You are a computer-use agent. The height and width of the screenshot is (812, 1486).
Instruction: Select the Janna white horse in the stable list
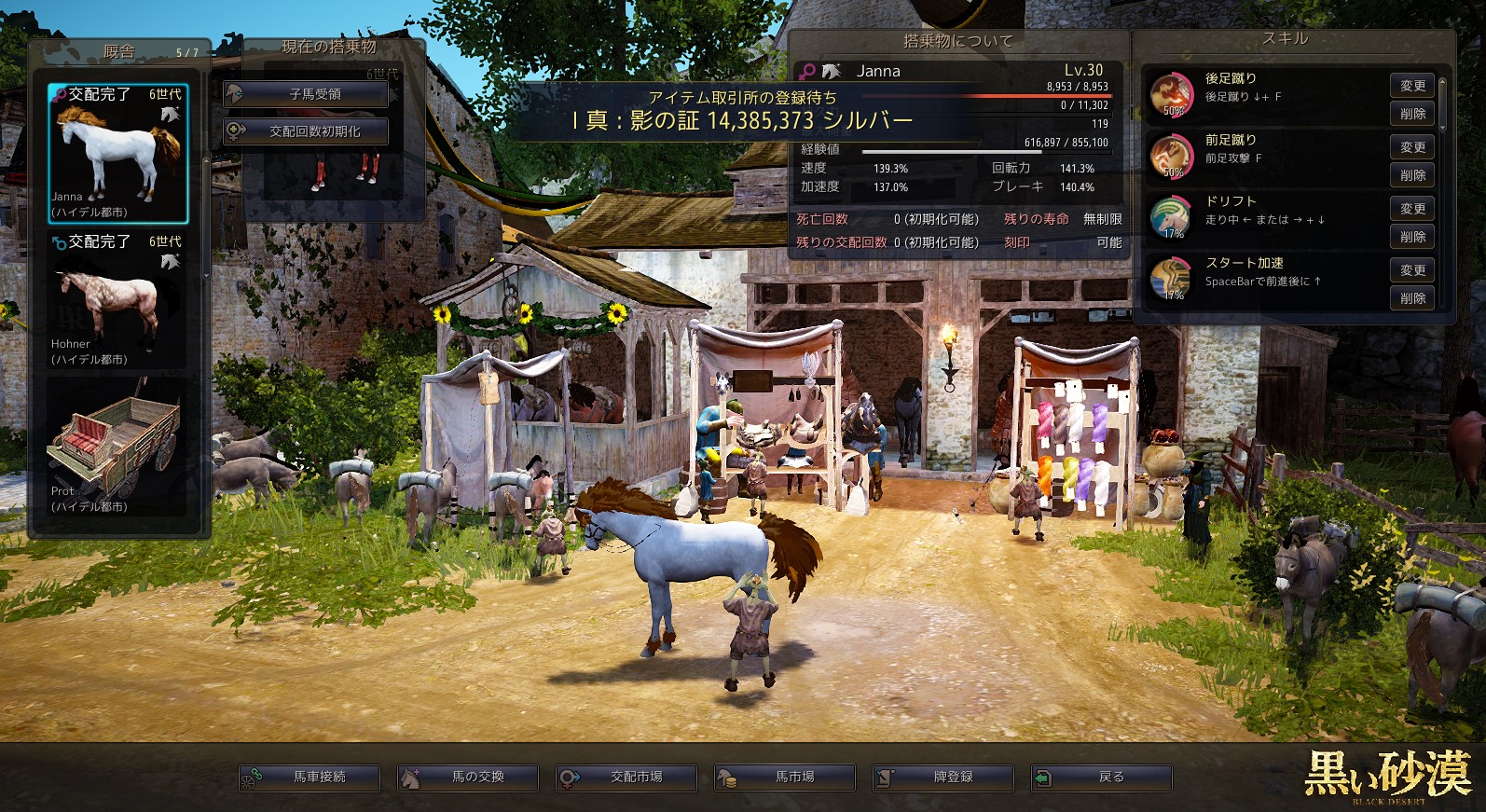(x=118, y=153)
